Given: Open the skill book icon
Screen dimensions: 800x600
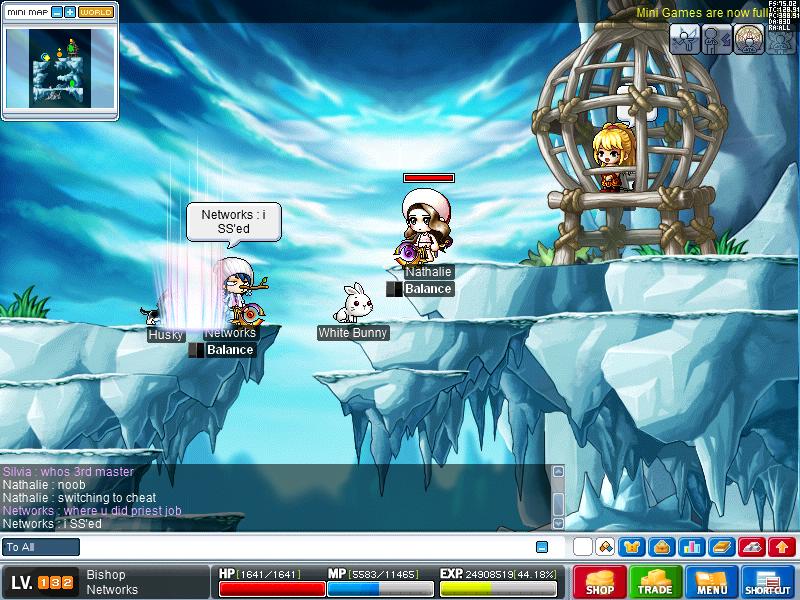Looking at the screenshot, I should click(x=721, y=547).
